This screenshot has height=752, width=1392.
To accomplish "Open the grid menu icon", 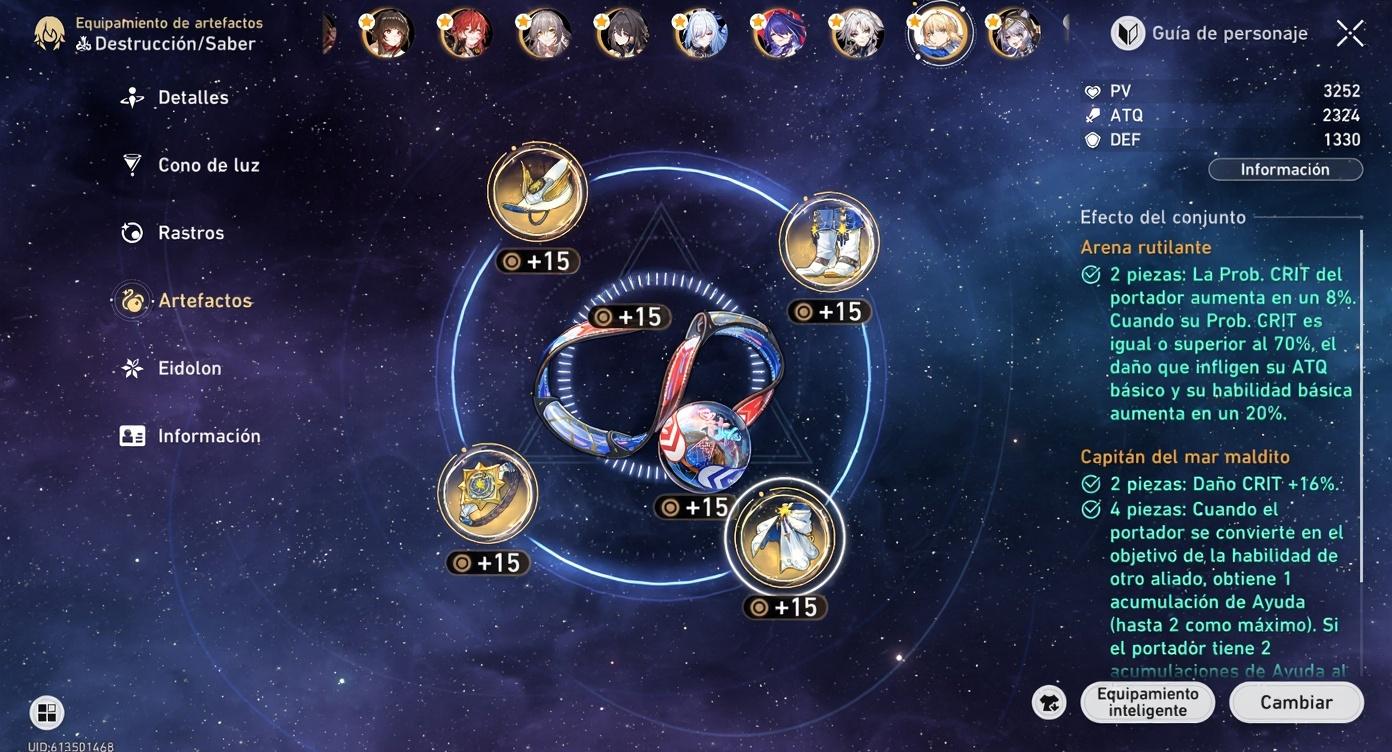I will tap(46, 712).
